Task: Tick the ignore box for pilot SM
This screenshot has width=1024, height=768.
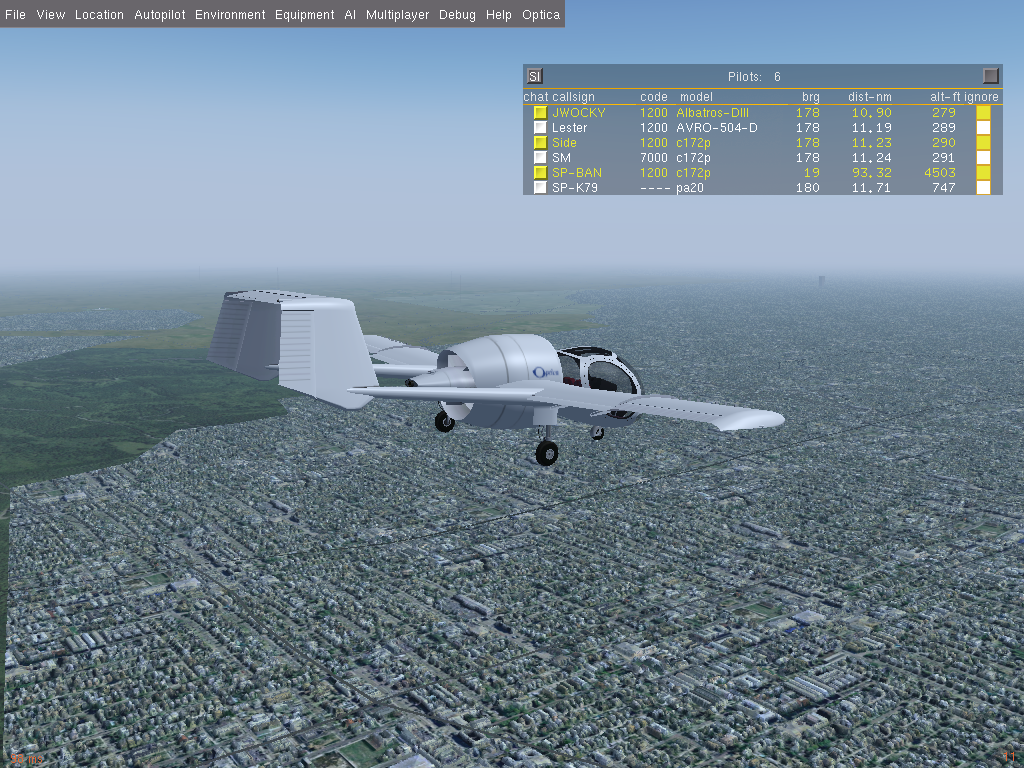Action: (983, 158)
